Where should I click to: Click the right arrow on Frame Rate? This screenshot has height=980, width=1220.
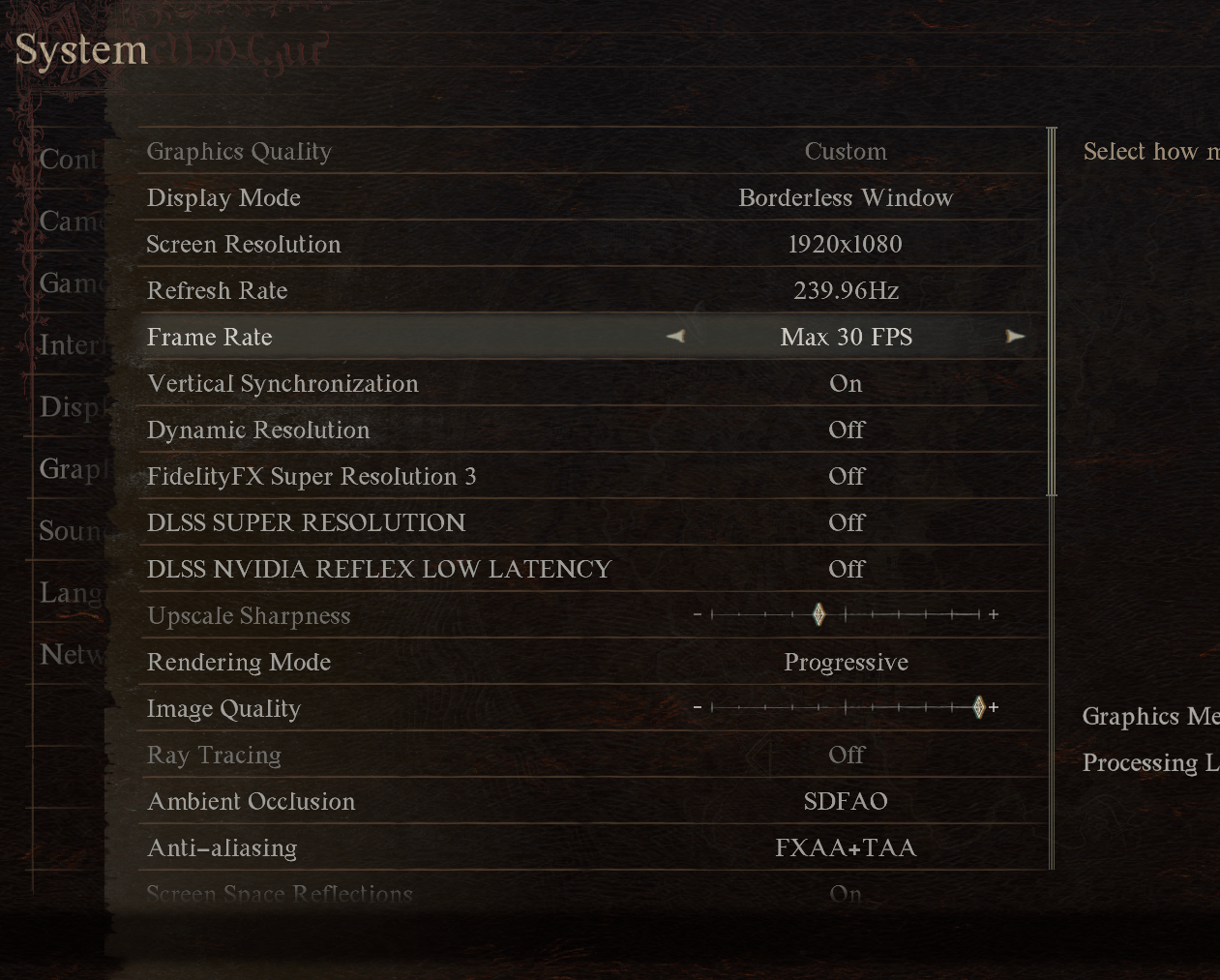pos(1014,337)
